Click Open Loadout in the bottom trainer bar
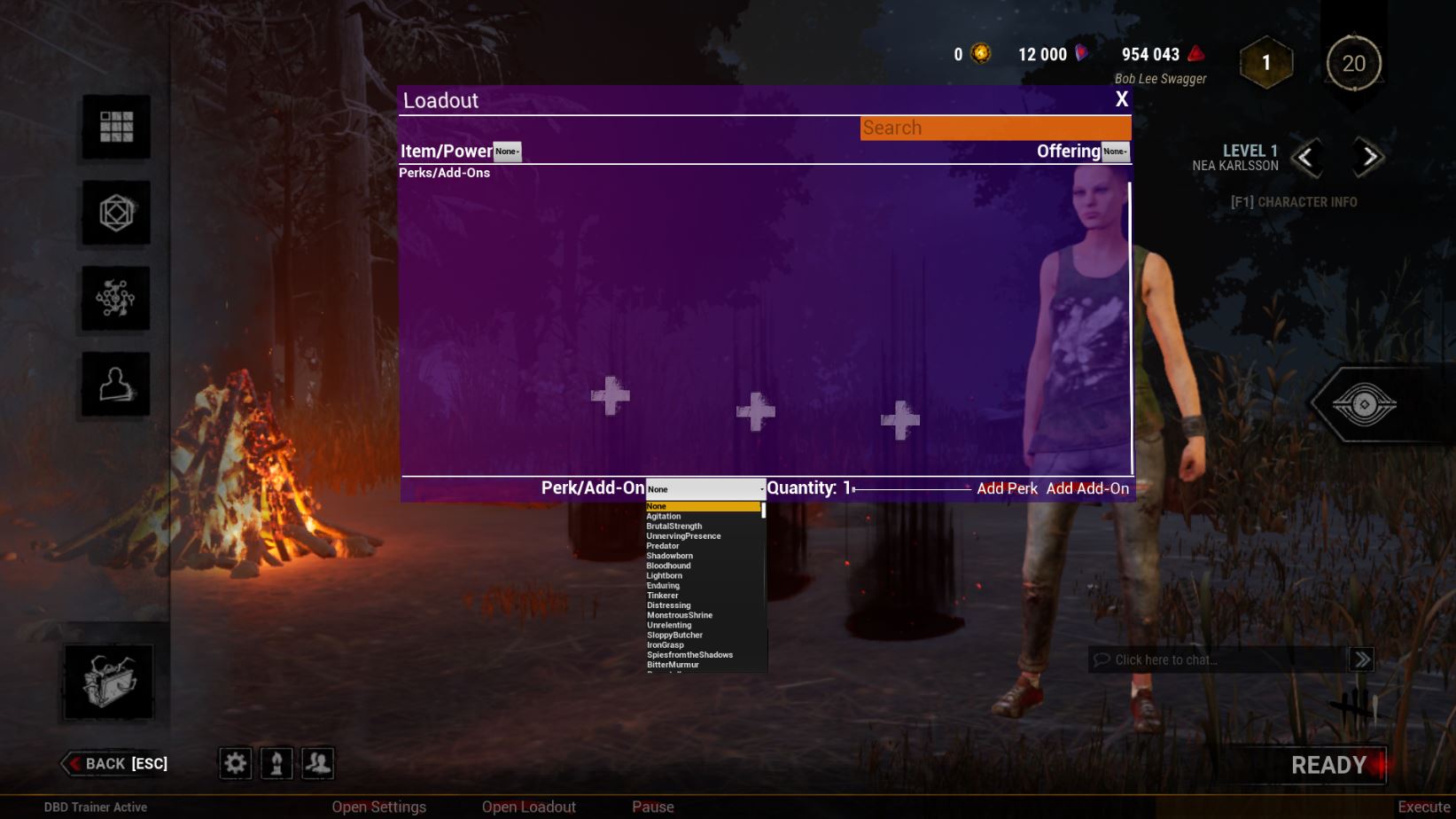This screenshot has width=1456, height=819. 527,807
